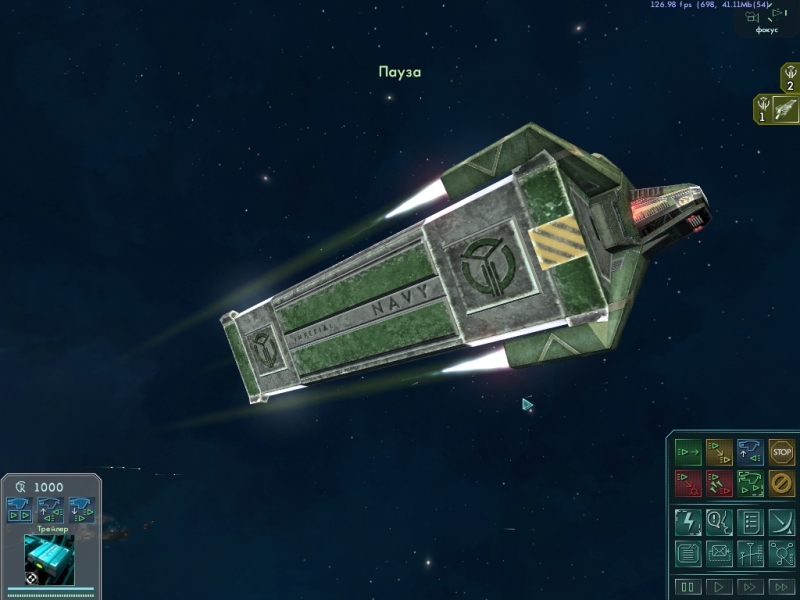The height and width of the screenshot is (600, 800).
Task: Select squad group number 2 tab
Action: point(790,77)
